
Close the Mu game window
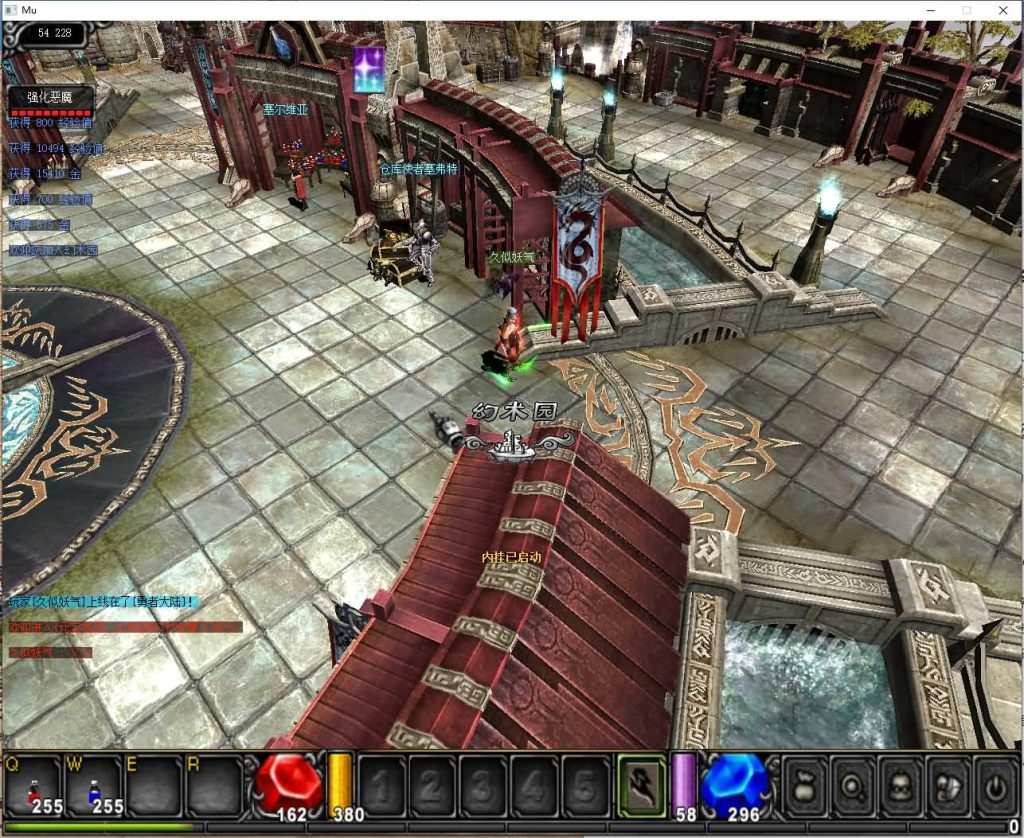point(1003,10)
